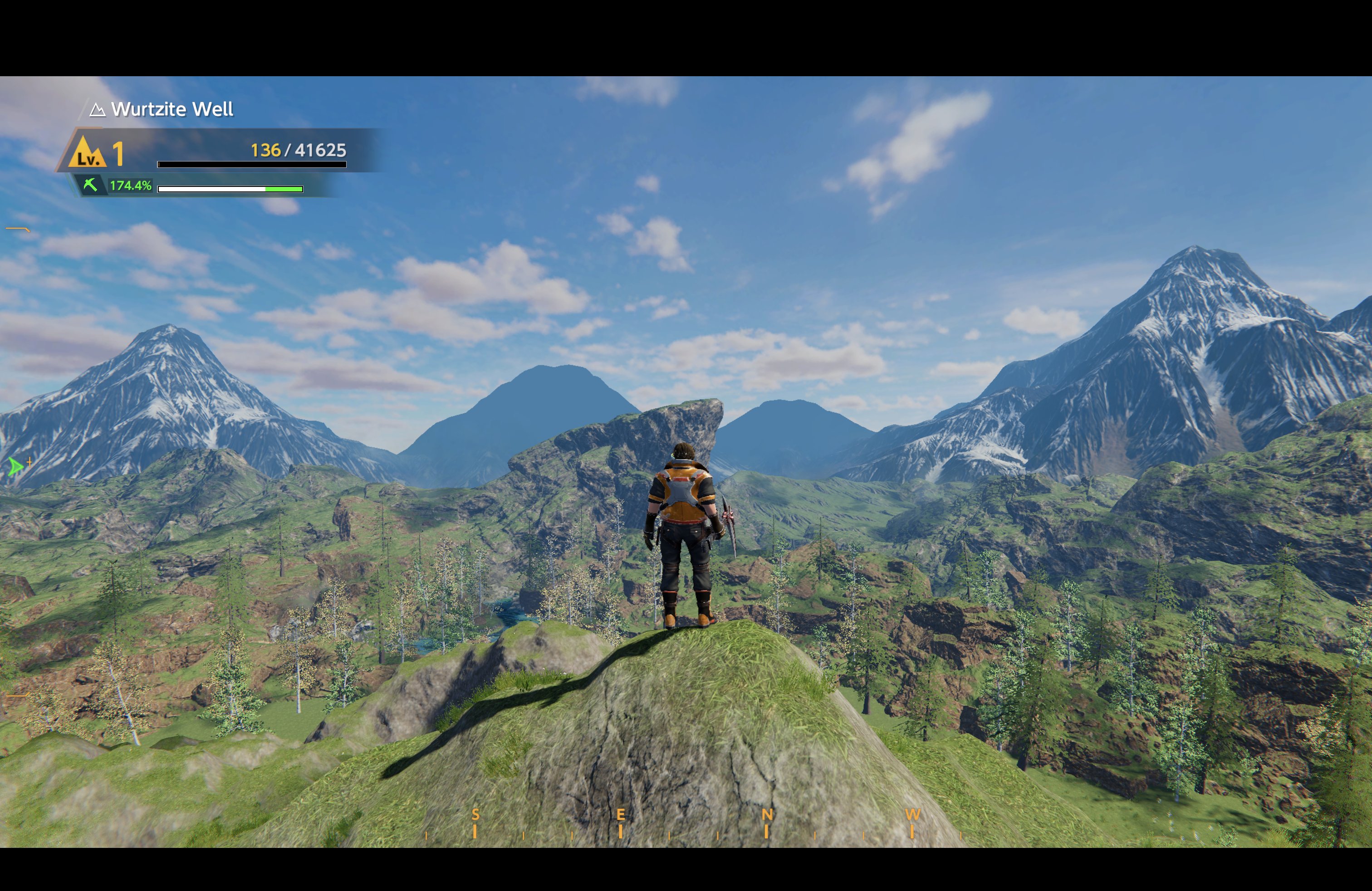
Task: Choose the S marker on the compass
Action: (x=475, y=815)
